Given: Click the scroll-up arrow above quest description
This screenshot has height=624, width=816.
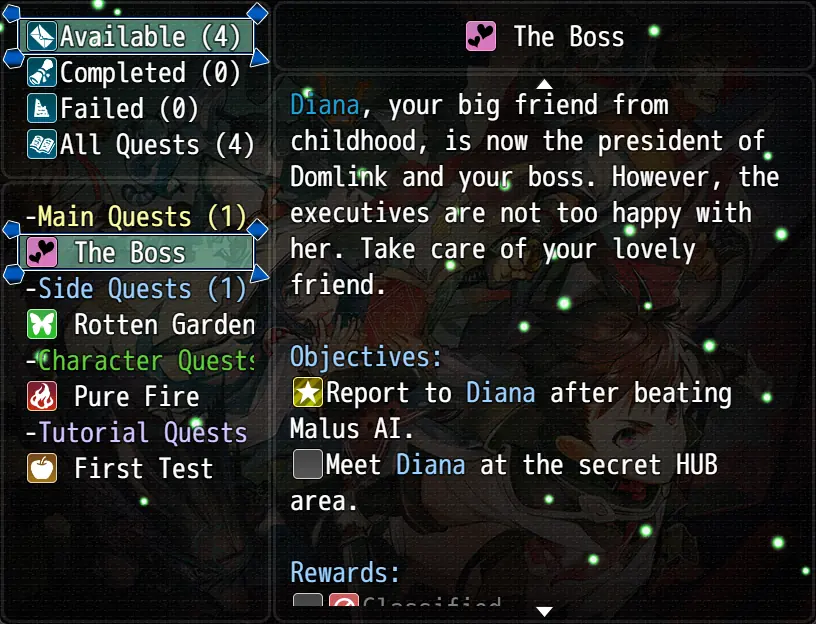Looking at the screenshot, I should click(x=544, y=83).
